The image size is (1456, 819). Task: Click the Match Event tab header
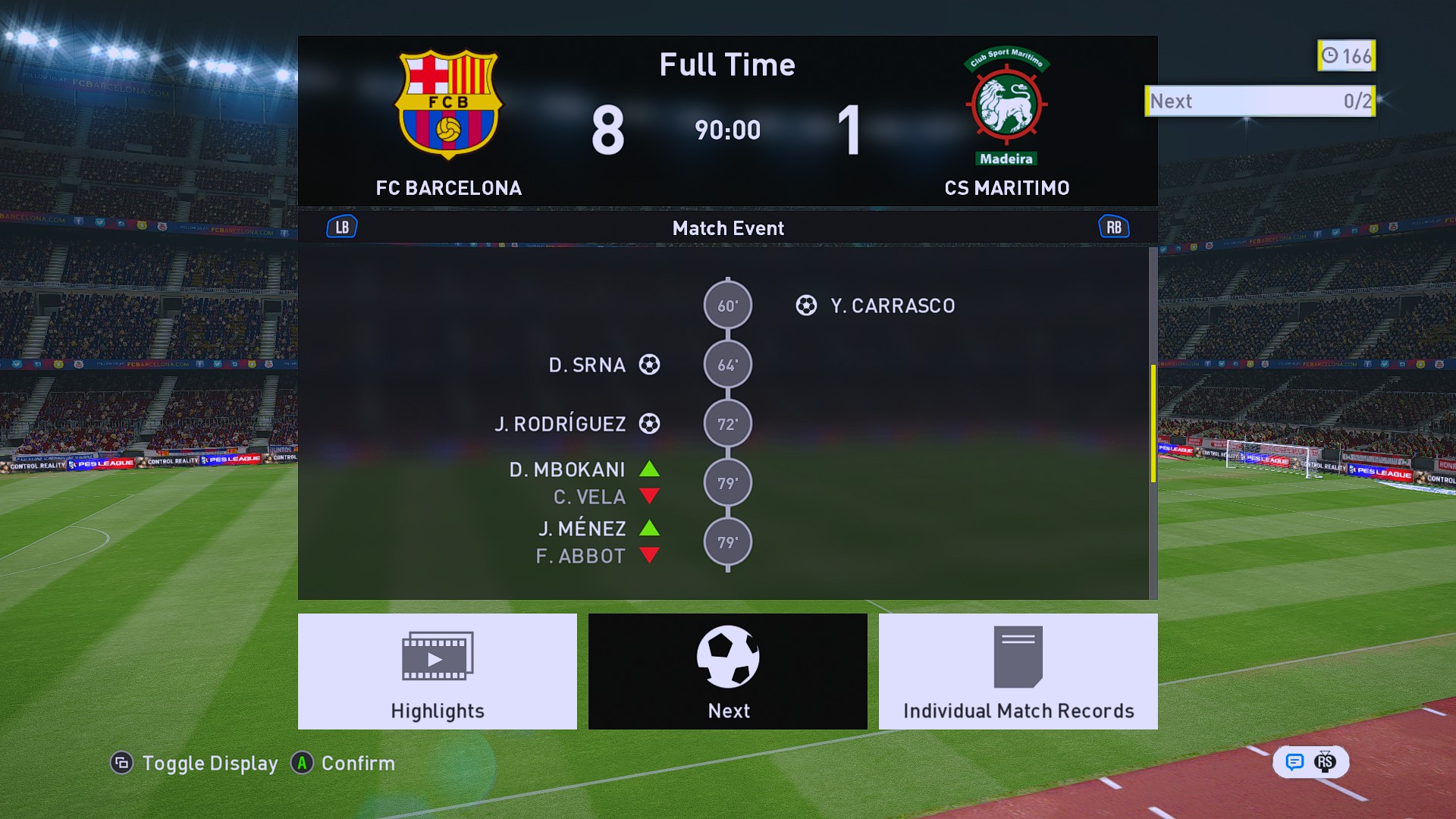point(727,228)
